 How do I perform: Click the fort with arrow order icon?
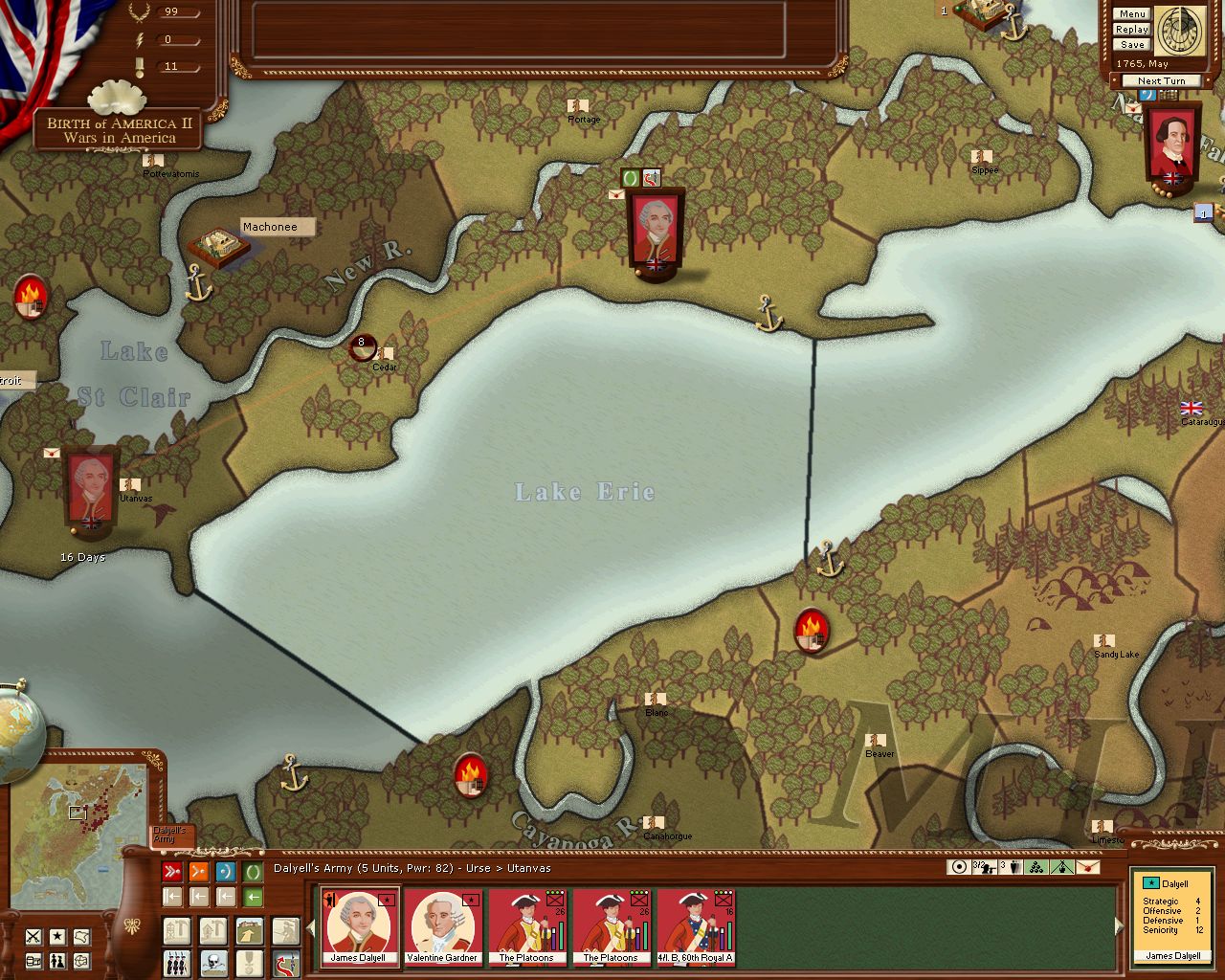[x=249, y=931]
